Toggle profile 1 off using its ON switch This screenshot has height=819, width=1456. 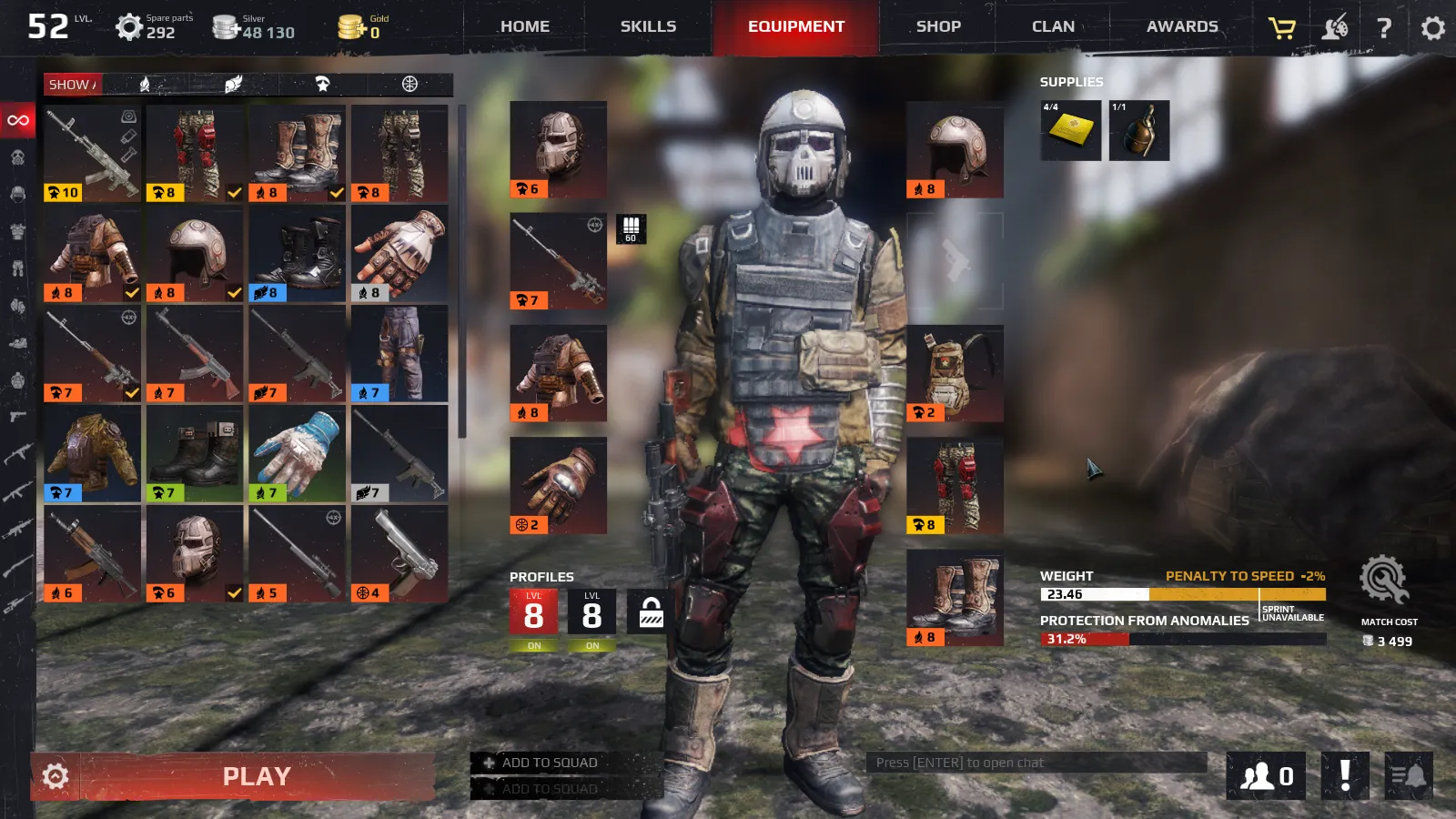(533, 644)
